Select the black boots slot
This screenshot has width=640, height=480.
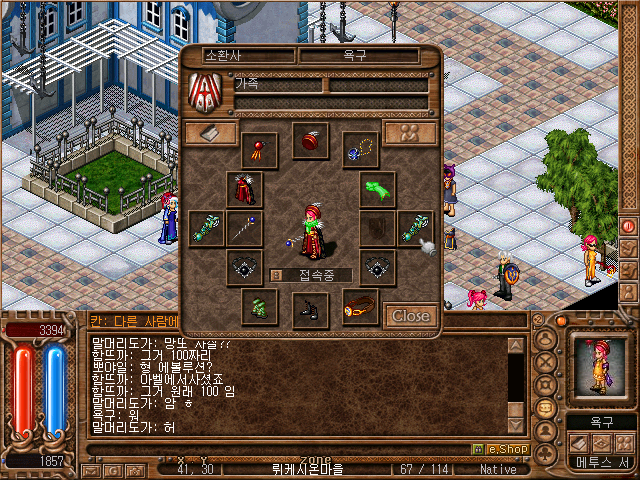[310, 310]
